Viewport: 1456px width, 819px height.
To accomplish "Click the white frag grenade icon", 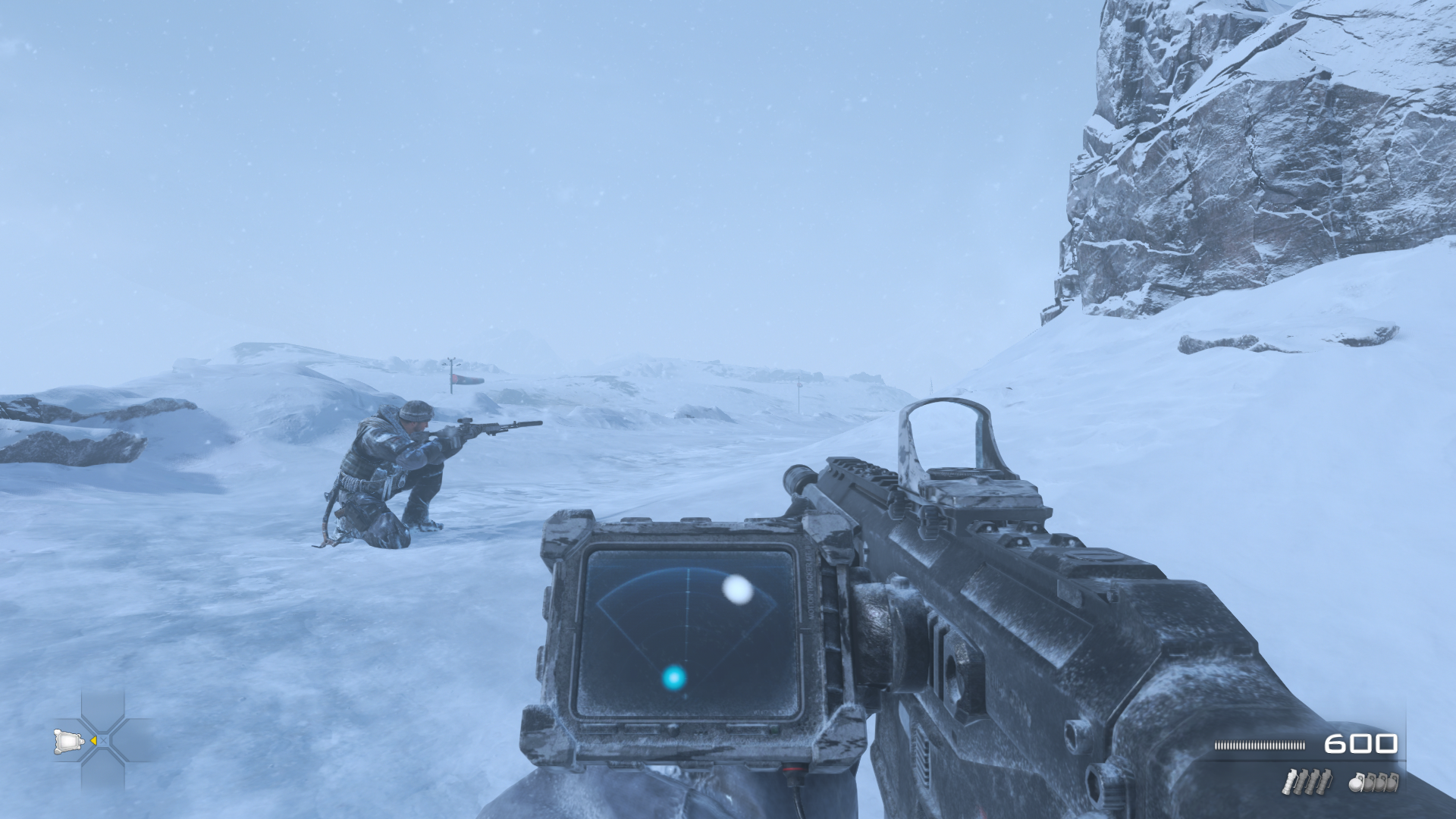I will click(x=1357, y=785).
